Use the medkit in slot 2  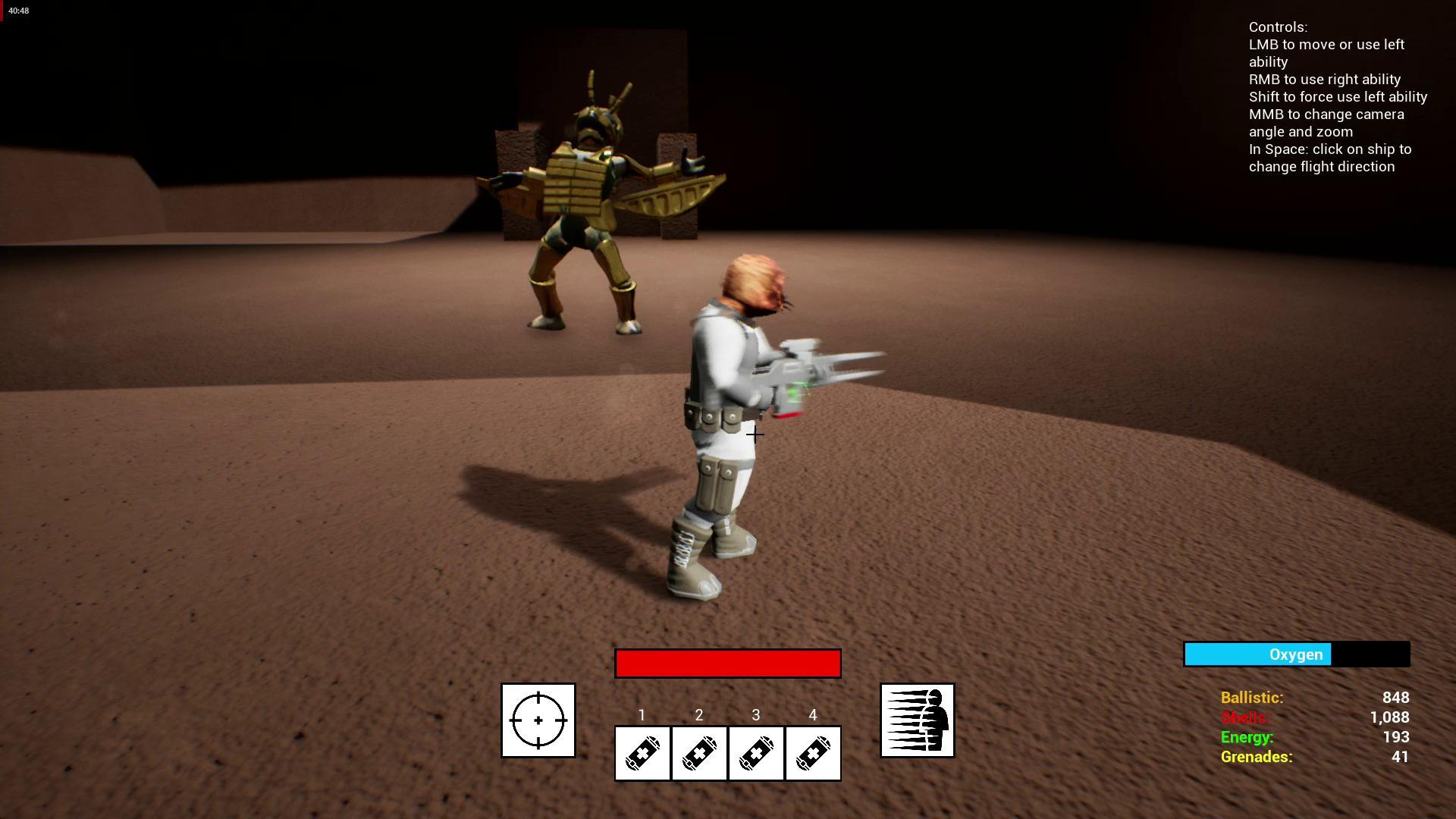pyautogui.click(x=698, y=753)
